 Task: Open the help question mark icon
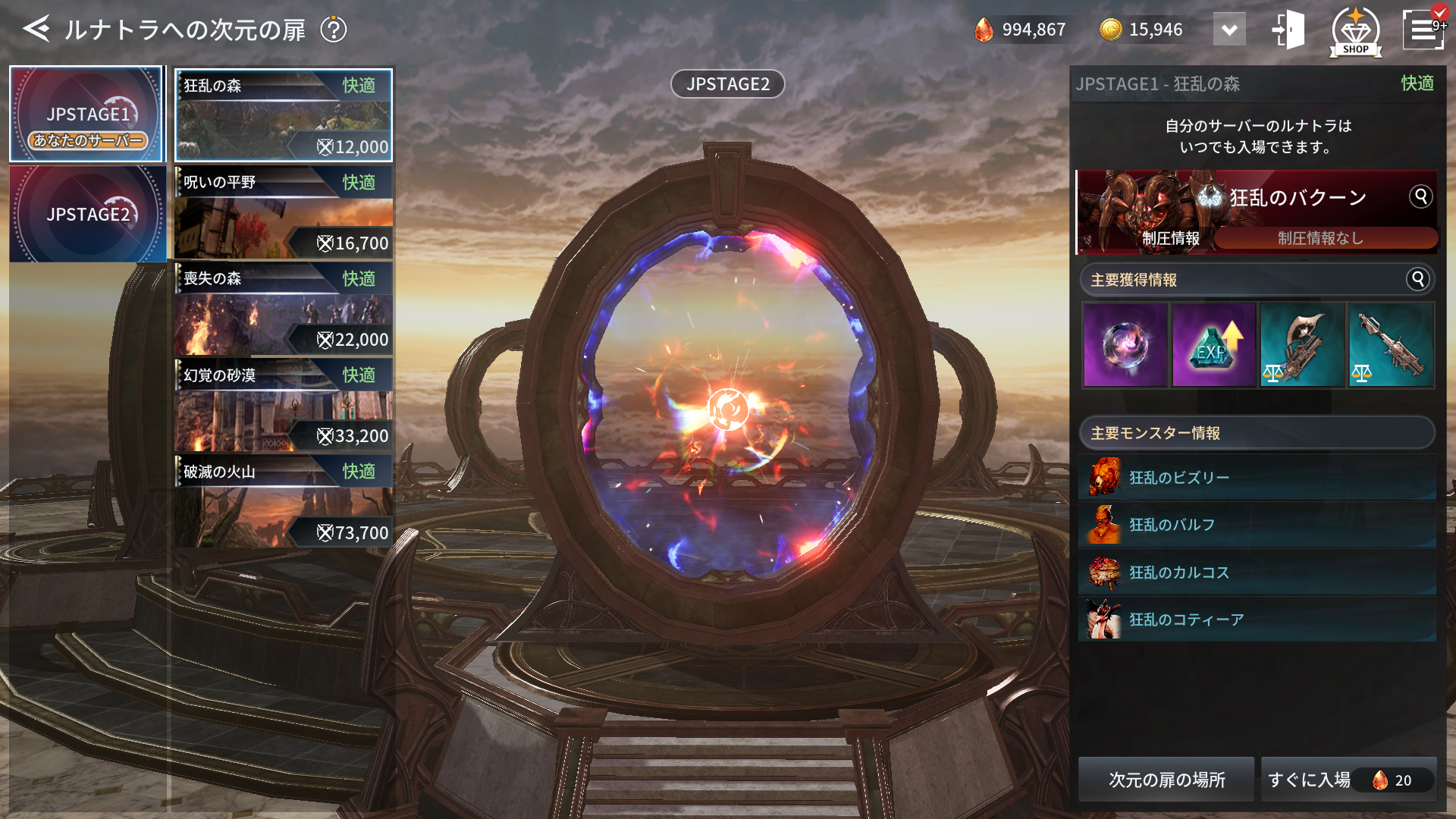point(333,30)
